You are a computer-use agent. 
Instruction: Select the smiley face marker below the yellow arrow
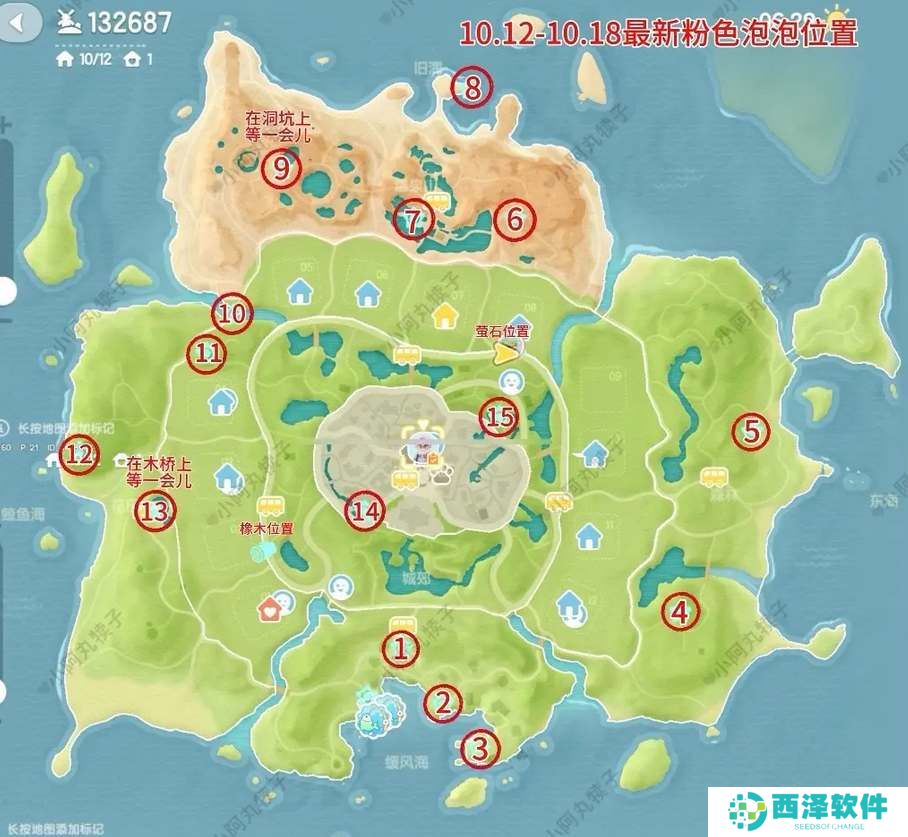(x=511, y=382)
